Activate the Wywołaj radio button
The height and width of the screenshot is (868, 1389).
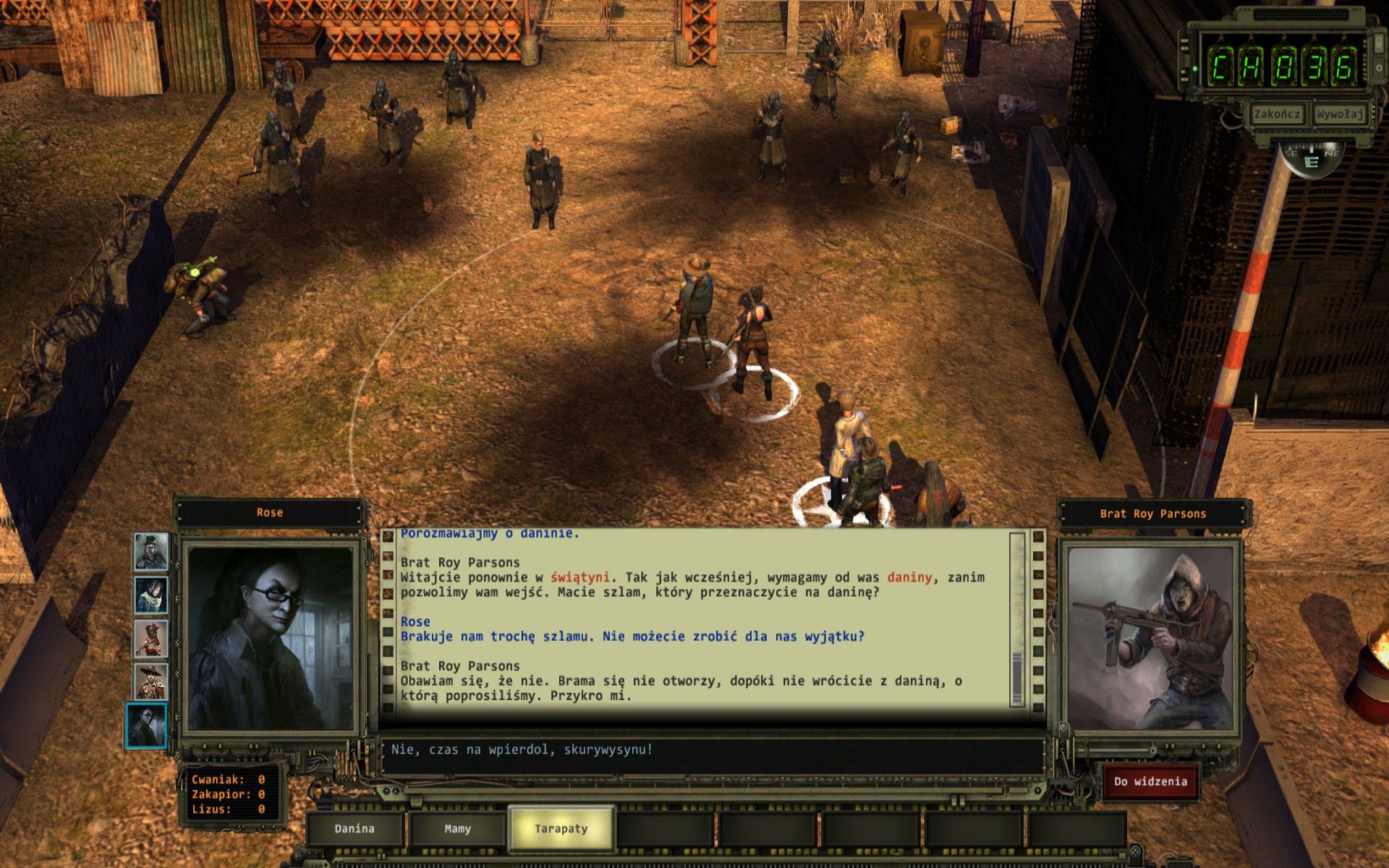pos(1340,114)
